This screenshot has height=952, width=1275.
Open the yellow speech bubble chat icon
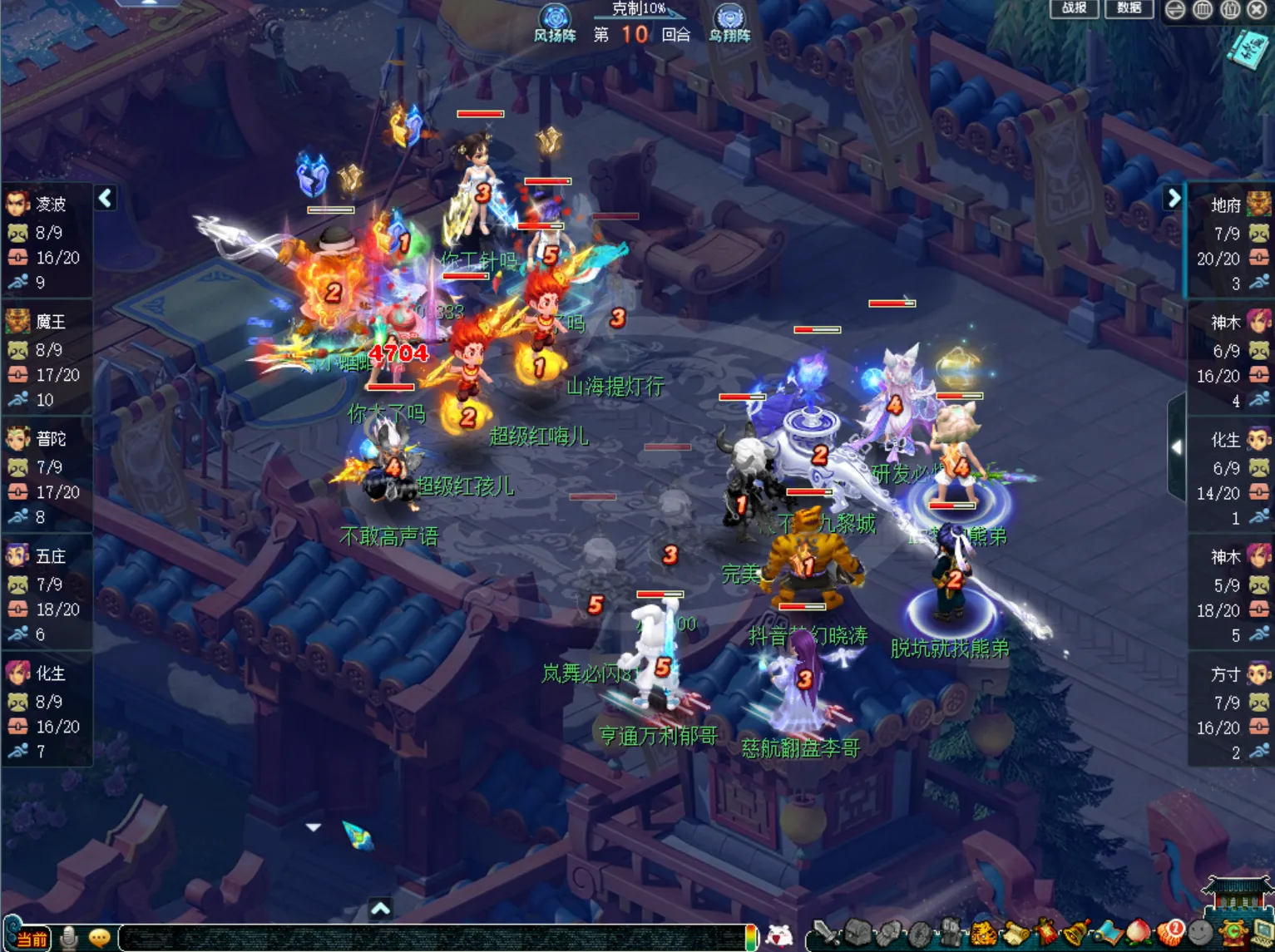click(x=100, y=938)
